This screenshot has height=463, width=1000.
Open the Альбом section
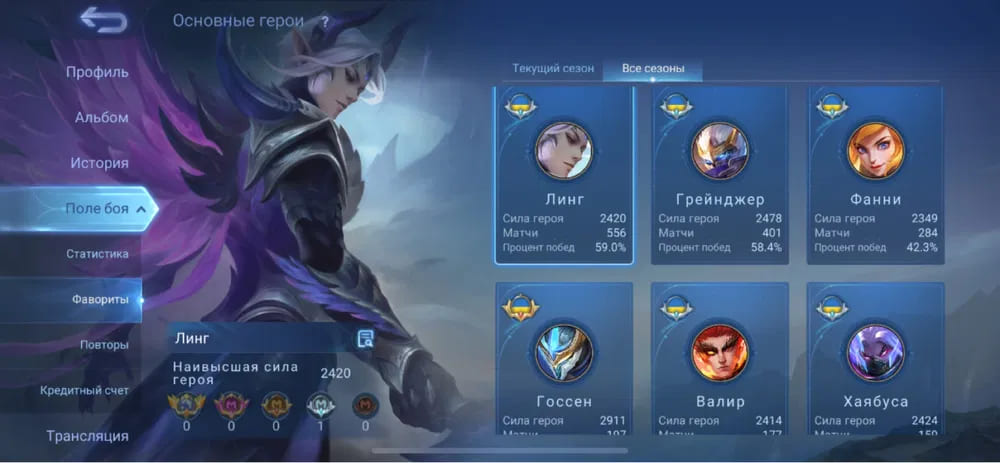101,117
